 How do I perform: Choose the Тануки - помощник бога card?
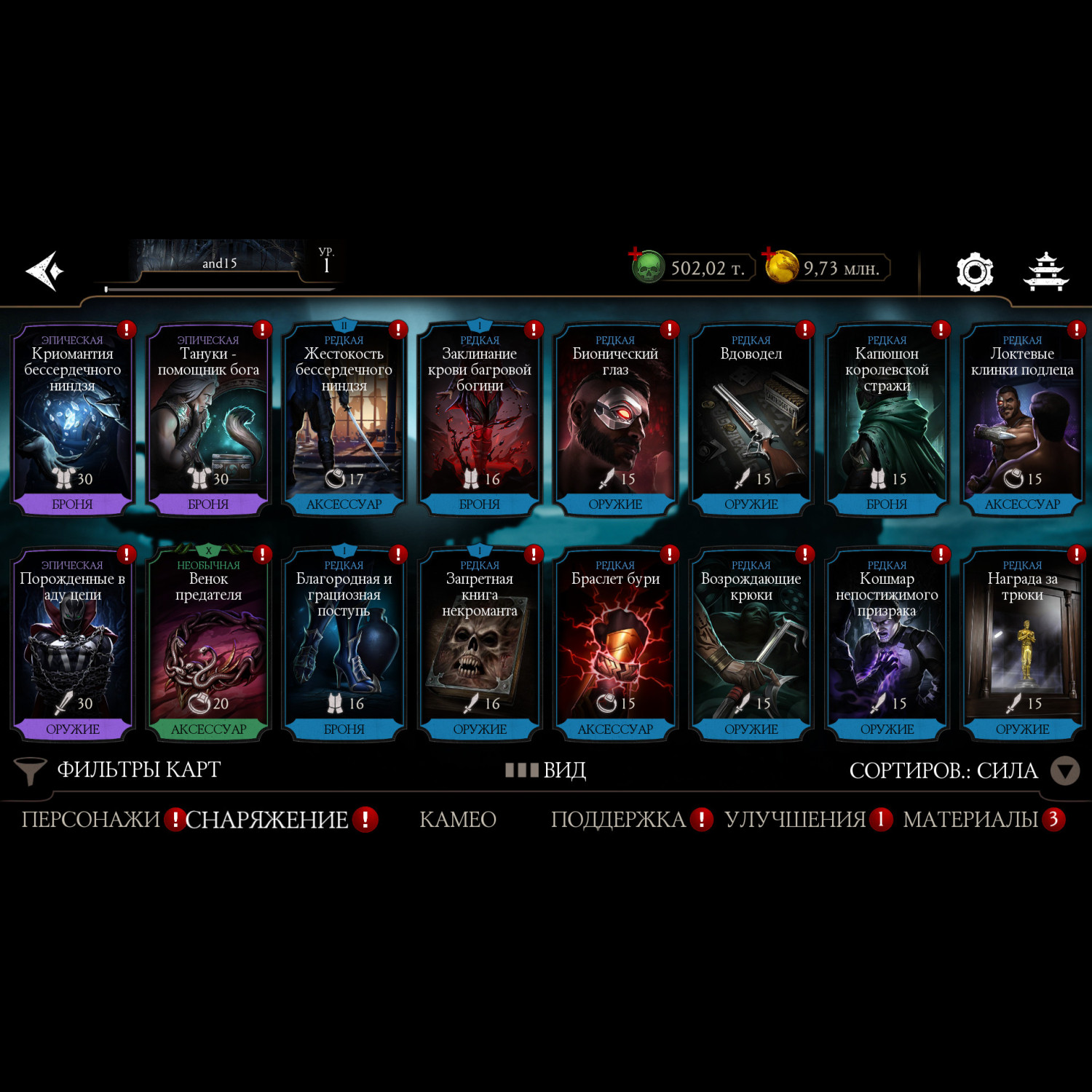click(x=208, y=421)
